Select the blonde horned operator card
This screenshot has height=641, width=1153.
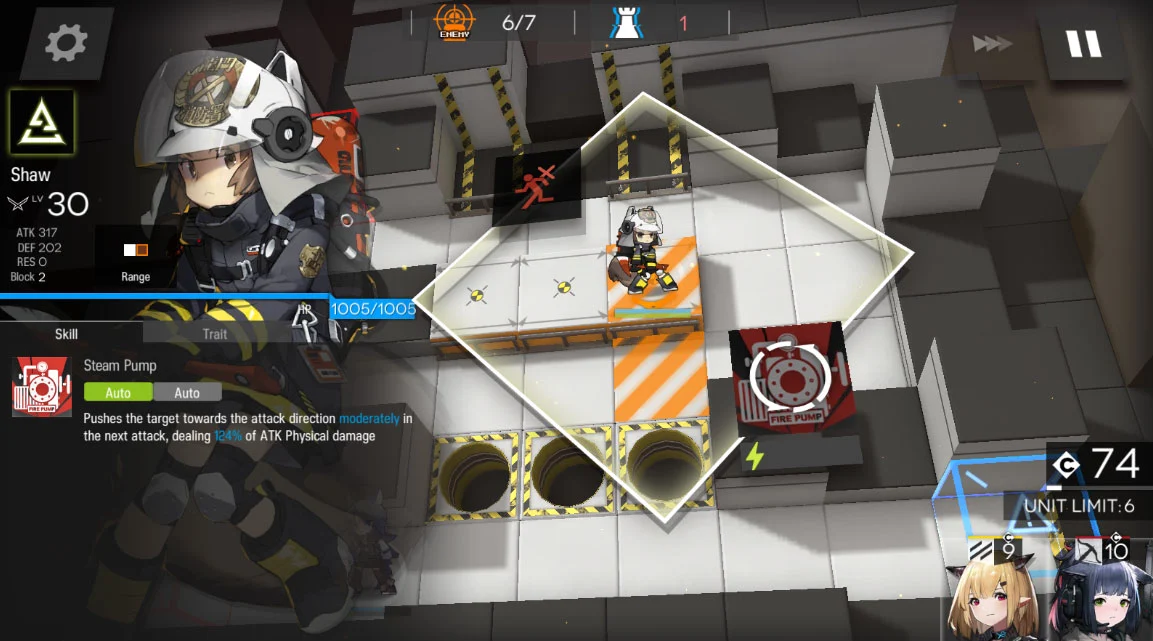tap(993, 596)
